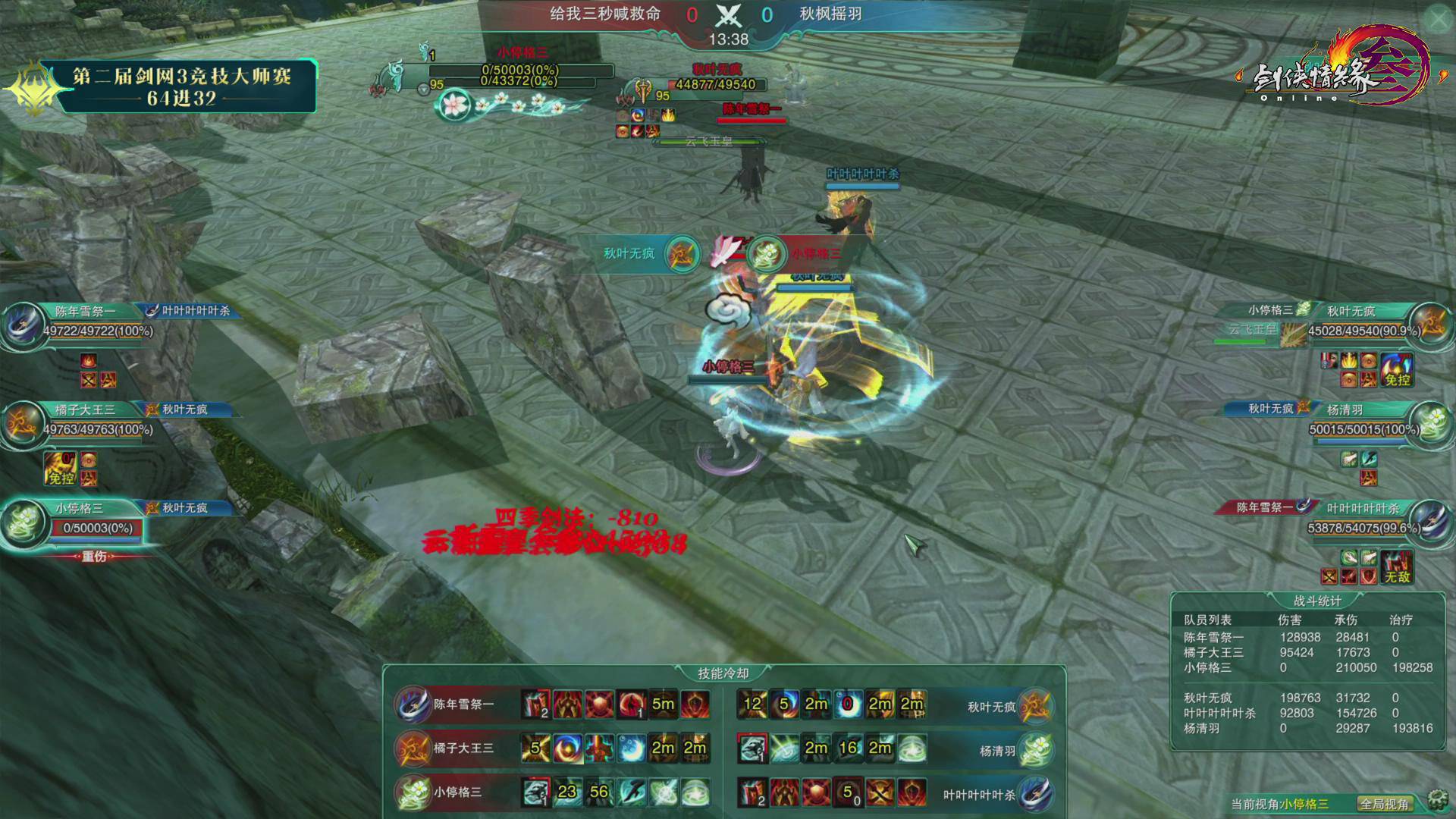Close the spectator view with X

point(1438,20)
